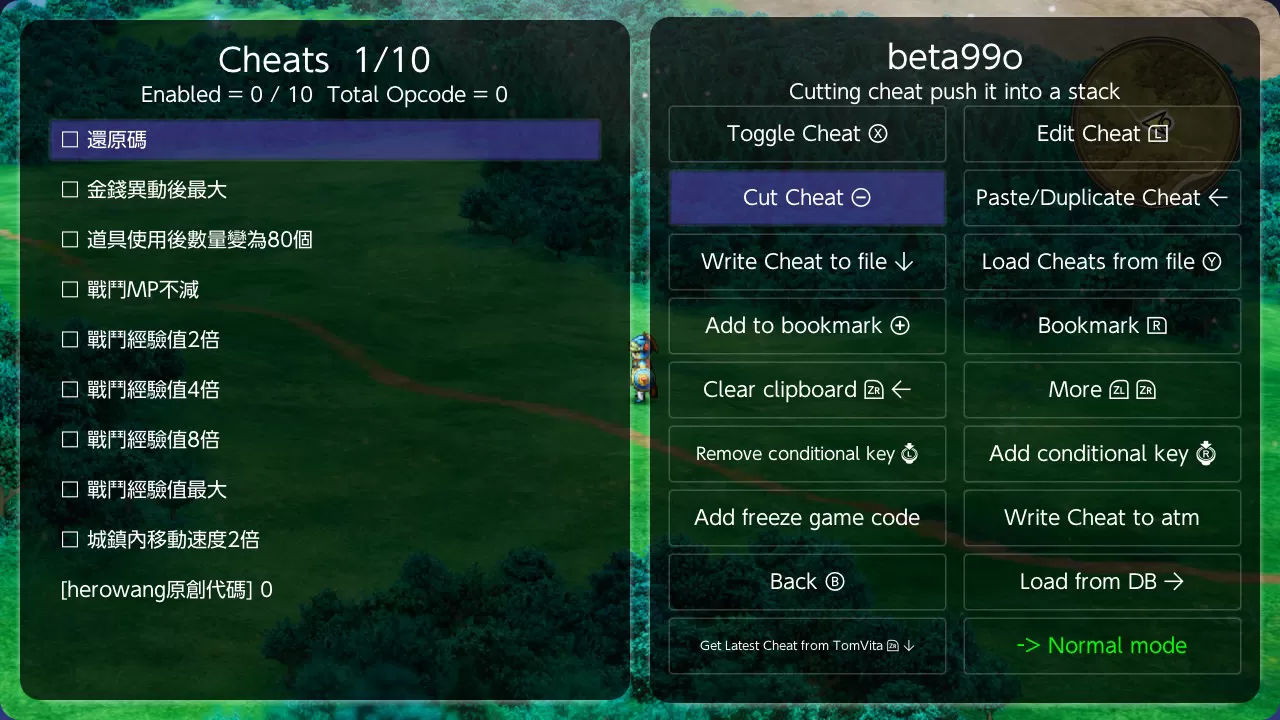Select Load Cheats from file
The height and width of the screenshot is (720, 1280).
pos(1101,262)
